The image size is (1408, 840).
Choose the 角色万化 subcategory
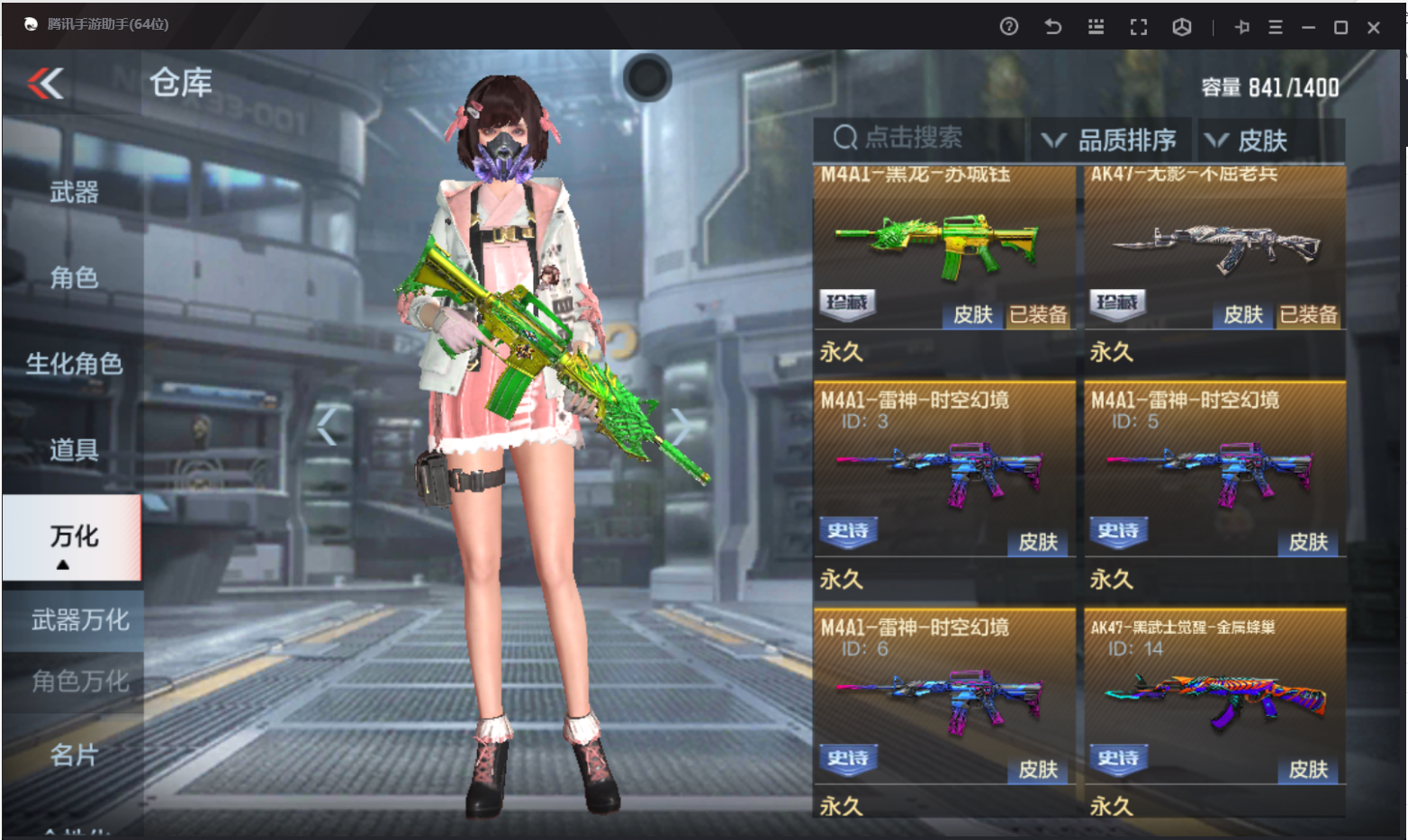click(x=79, y=682)
